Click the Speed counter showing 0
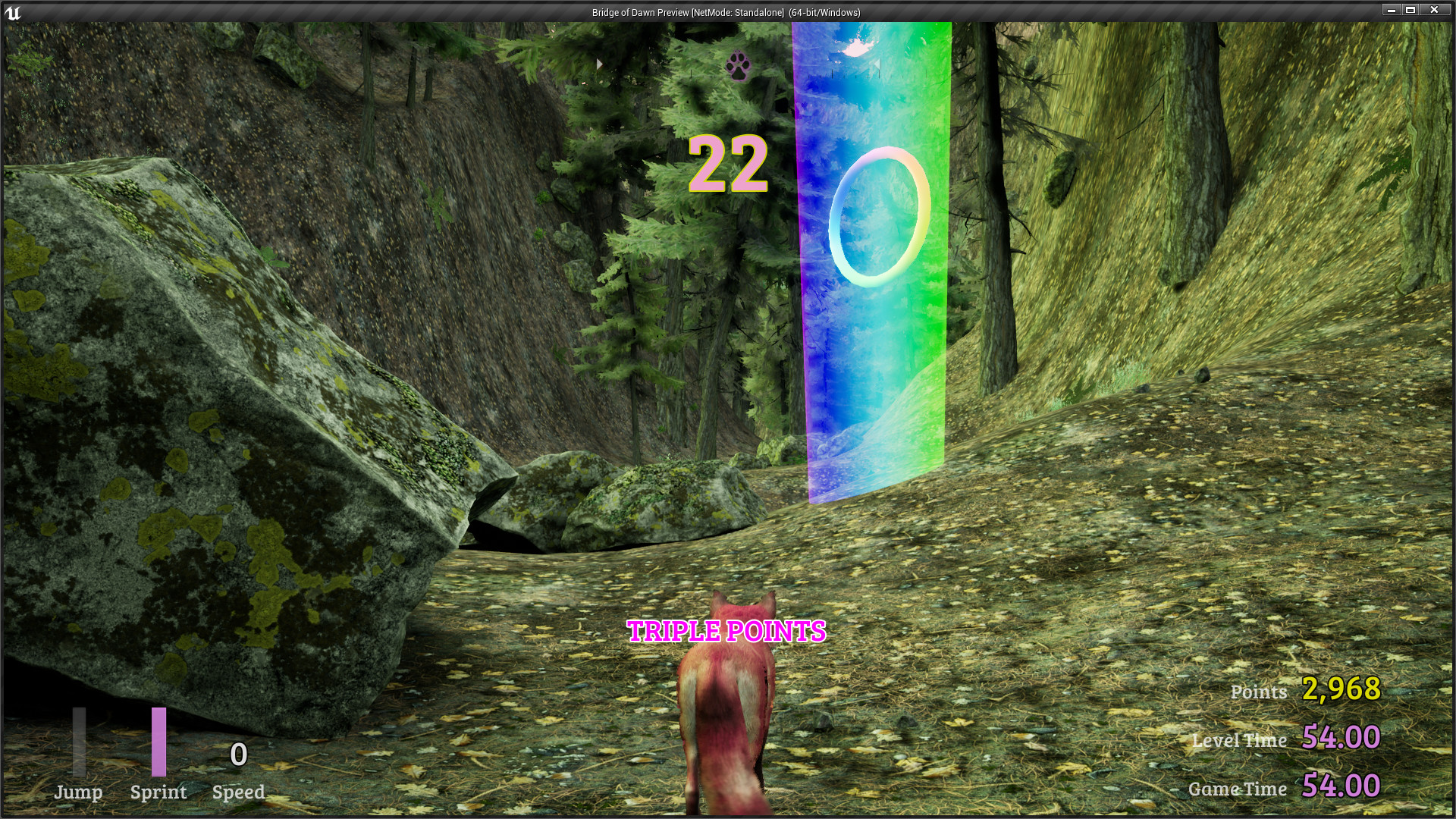1456x819 pixels. pos(239,755)
